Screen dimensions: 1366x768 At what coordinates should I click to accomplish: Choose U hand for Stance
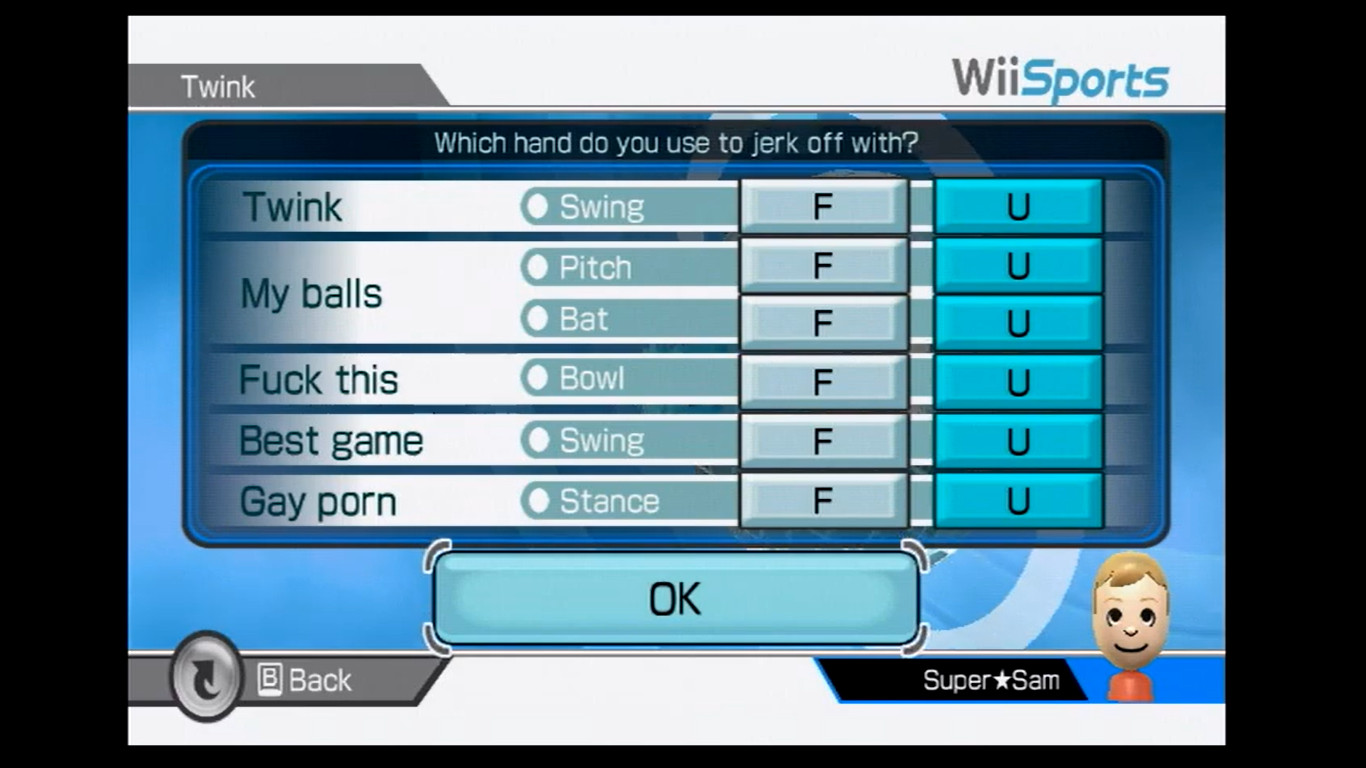click(1017, 501)
